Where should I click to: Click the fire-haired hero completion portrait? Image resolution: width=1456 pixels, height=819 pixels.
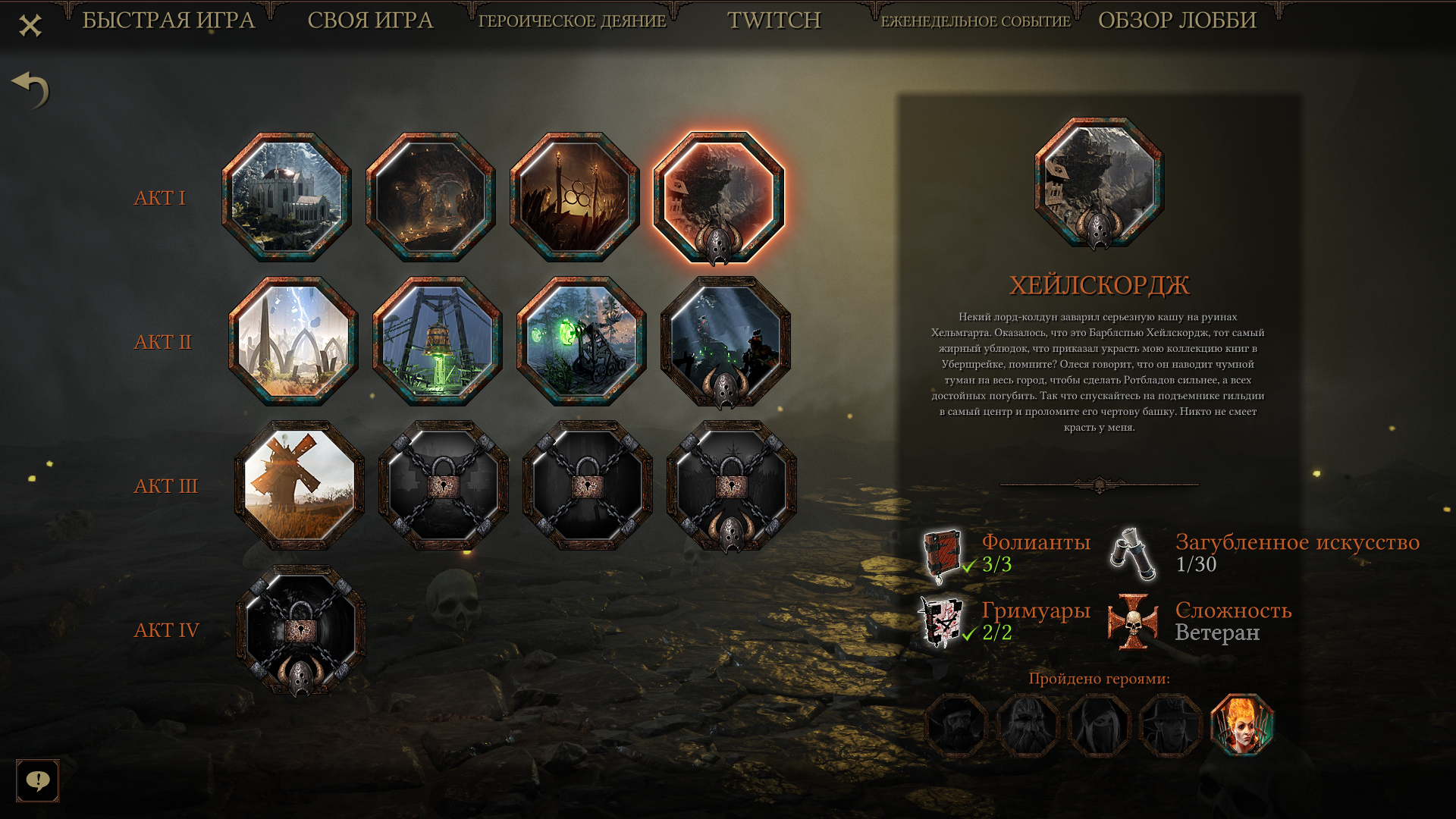[x=1242, y=726]
